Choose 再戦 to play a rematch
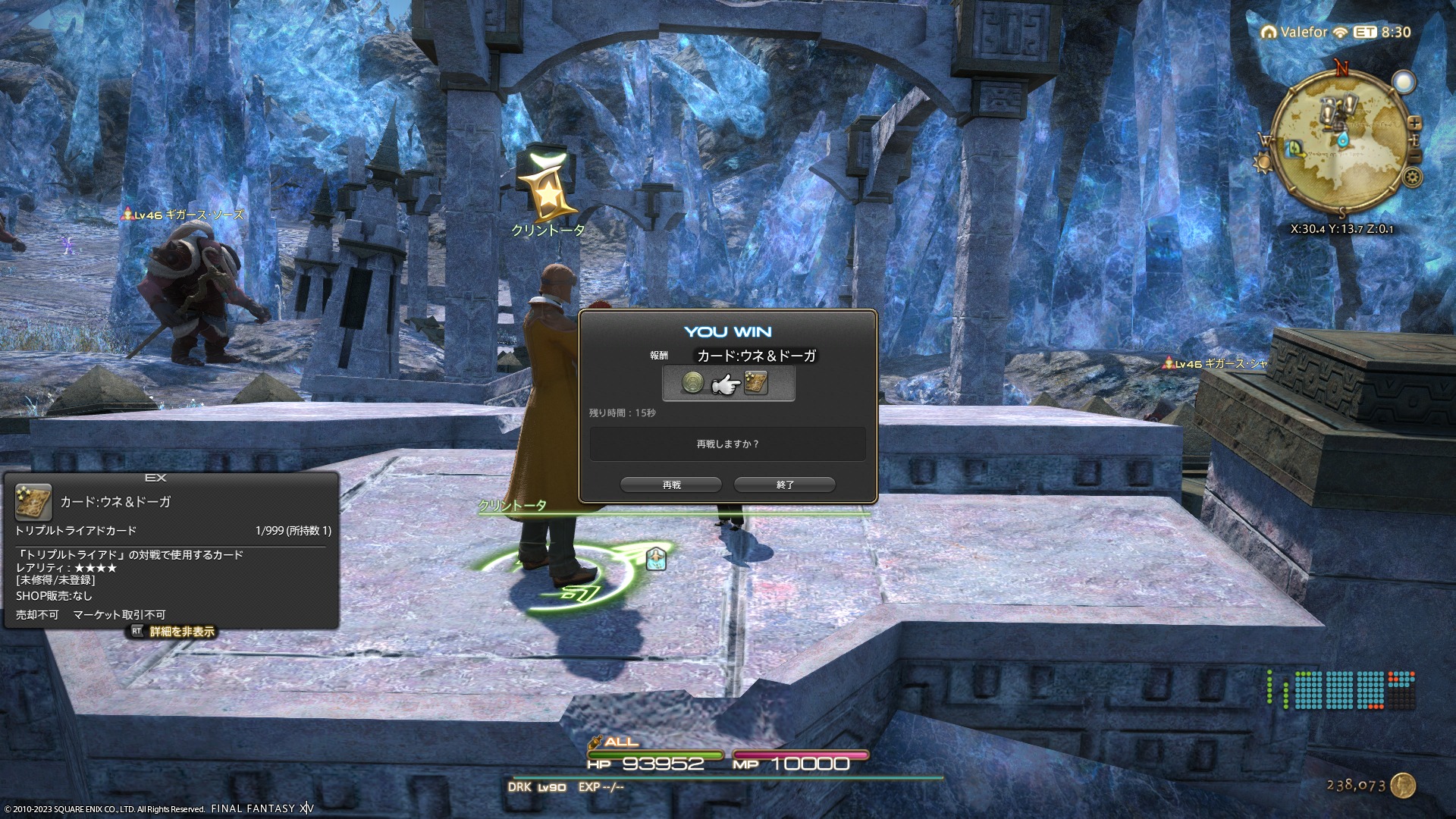This screenshot has height=819, width=1456. 671,485
